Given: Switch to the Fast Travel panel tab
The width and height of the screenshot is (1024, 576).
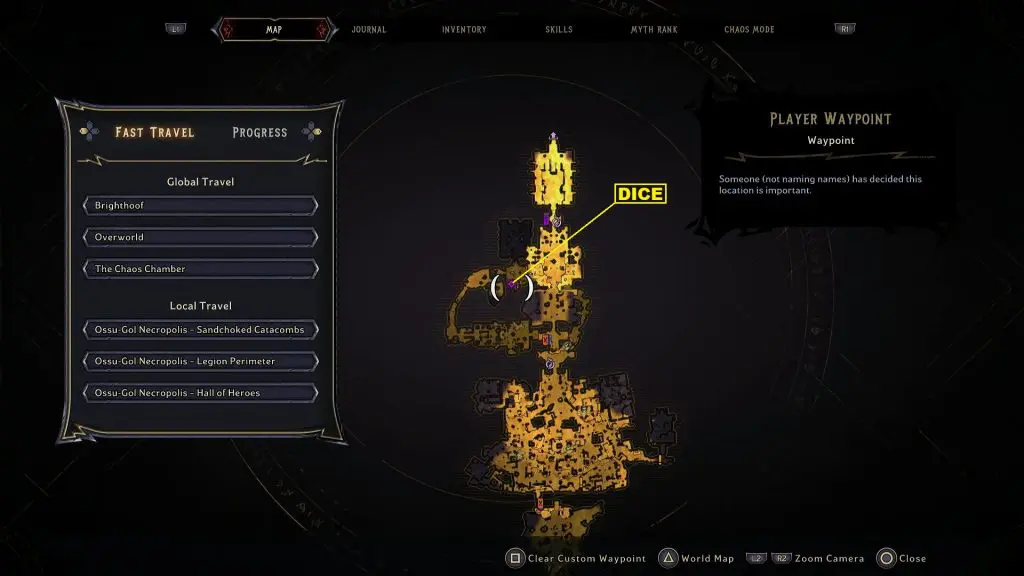Looking at the screenshot, I should pos(155,132).
